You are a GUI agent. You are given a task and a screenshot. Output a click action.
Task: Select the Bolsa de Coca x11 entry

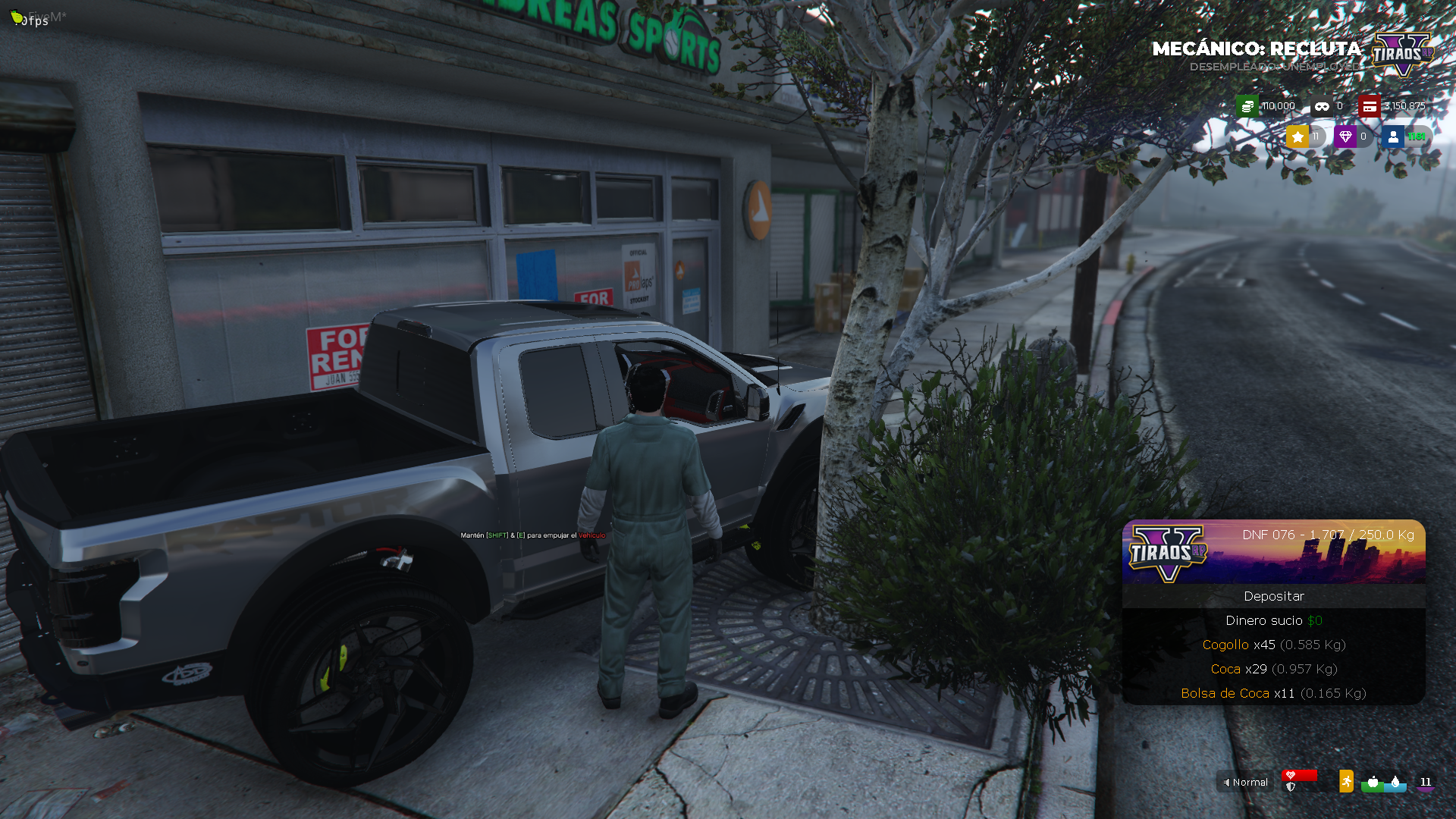pos(1273,693)
